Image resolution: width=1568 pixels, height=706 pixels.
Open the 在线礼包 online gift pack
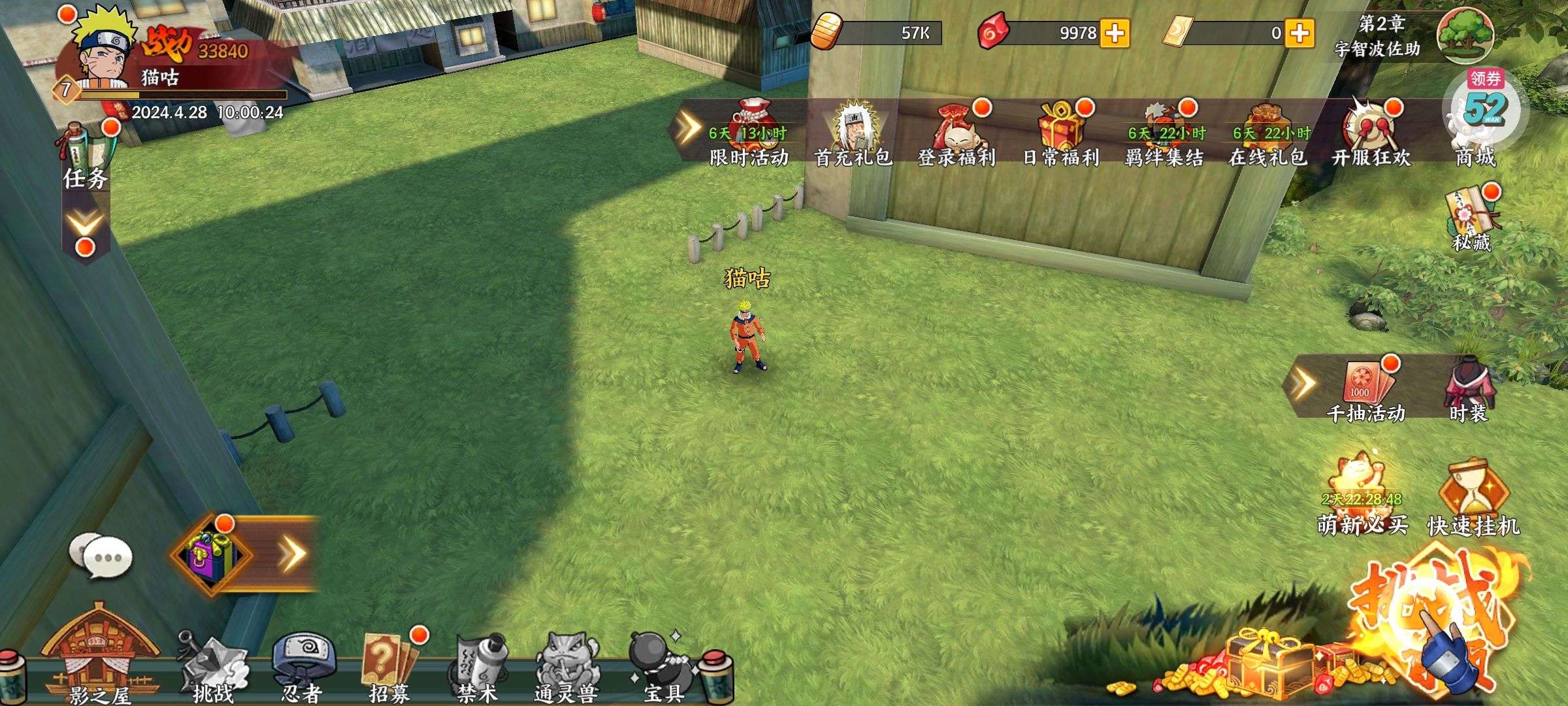1267,134
